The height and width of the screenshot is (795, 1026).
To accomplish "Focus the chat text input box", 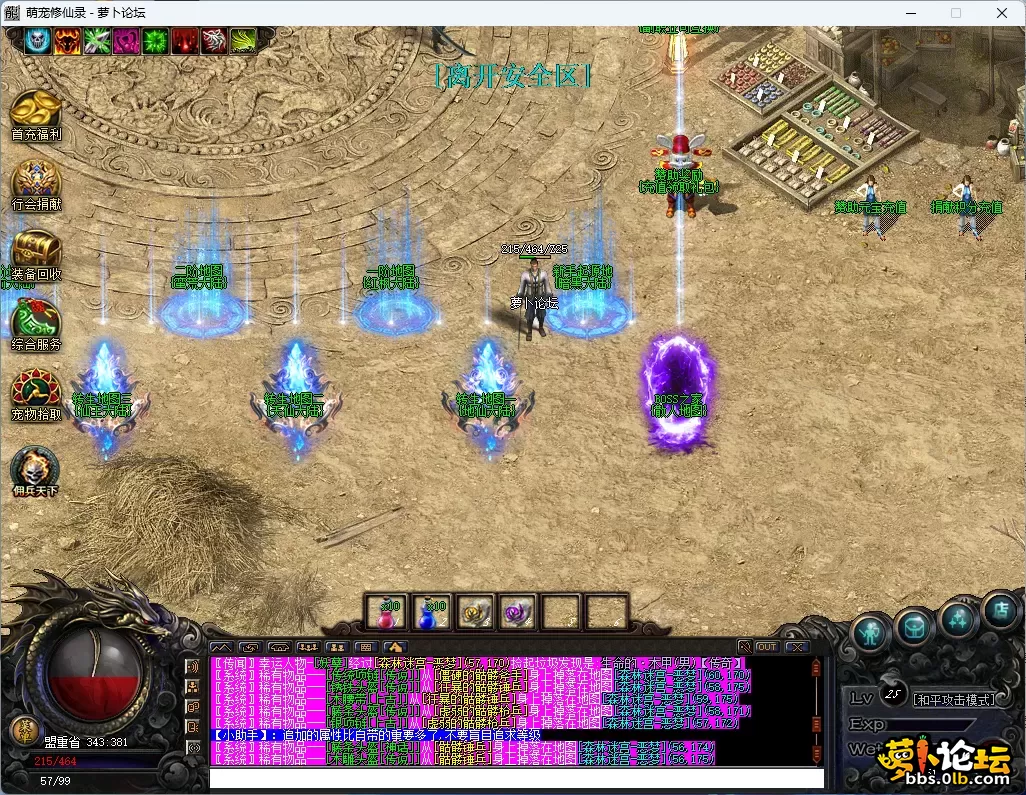I will pos(515,778).
